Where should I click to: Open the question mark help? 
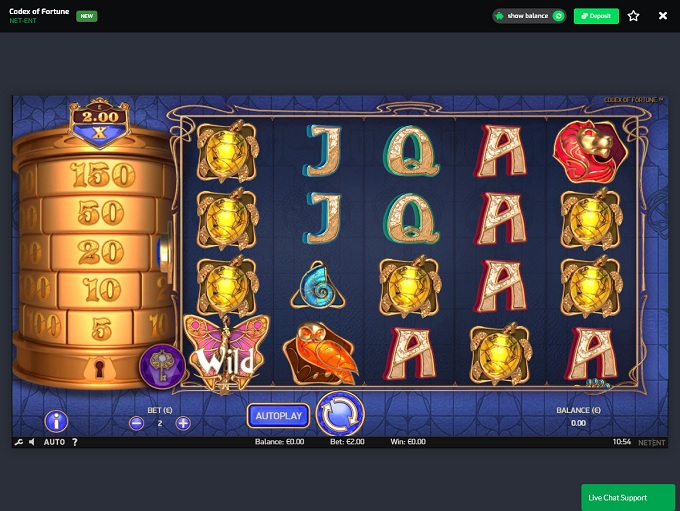pos(75,442)
